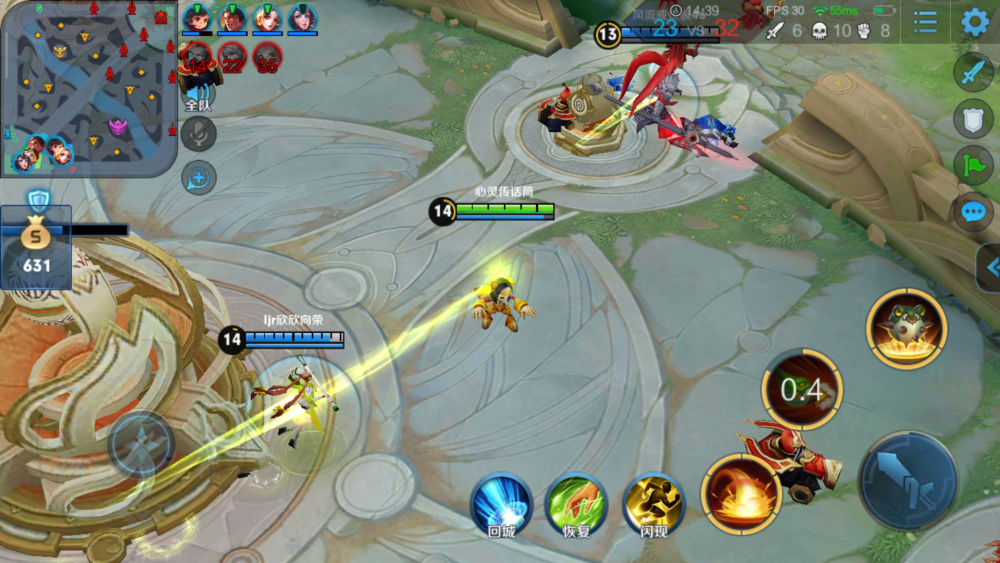This screenshot has width=1000, height=563.
Task: Click the battlefield minimap
Action: tap(88, 88)
